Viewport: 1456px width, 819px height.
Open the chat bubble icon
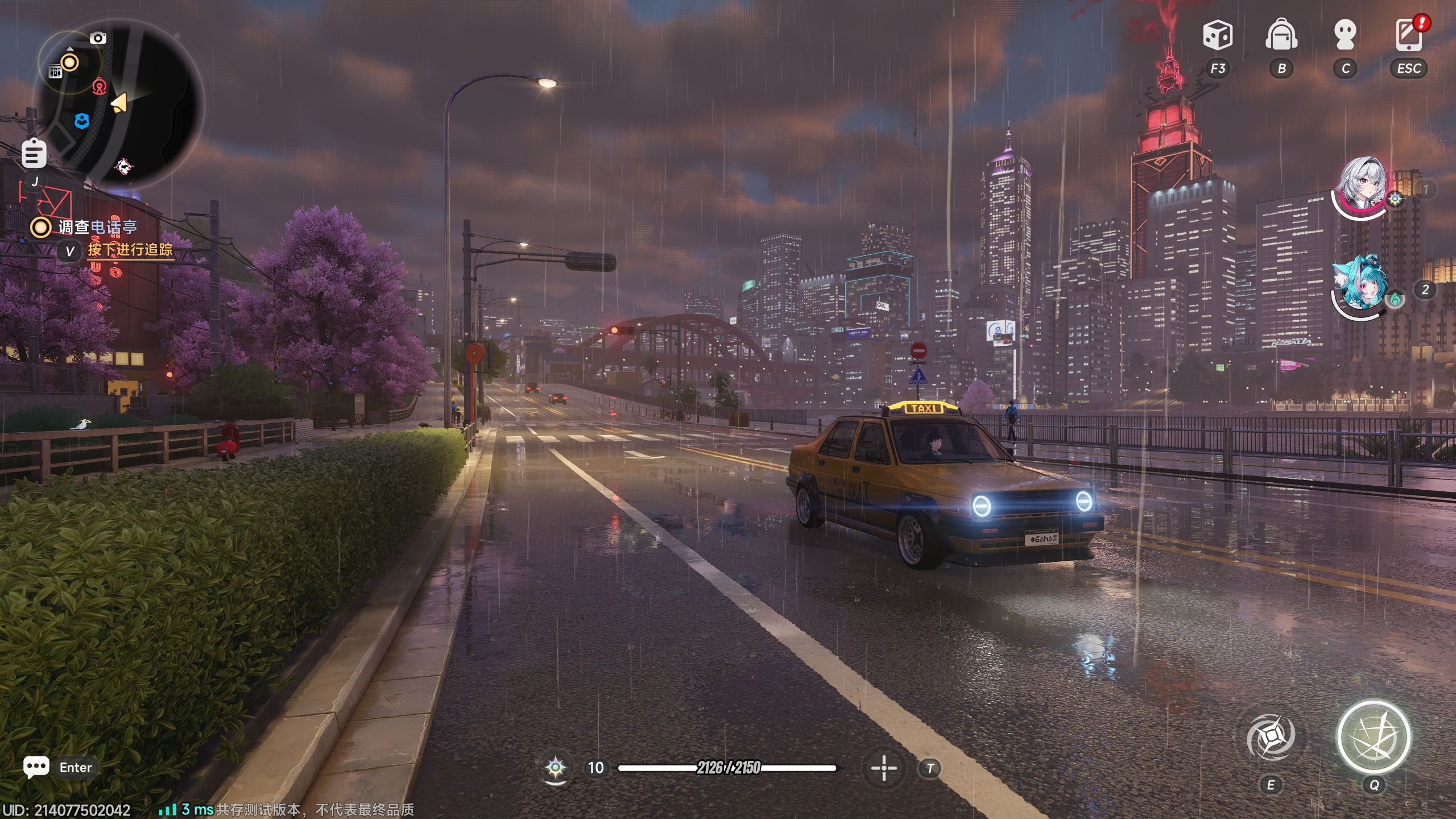36,767
